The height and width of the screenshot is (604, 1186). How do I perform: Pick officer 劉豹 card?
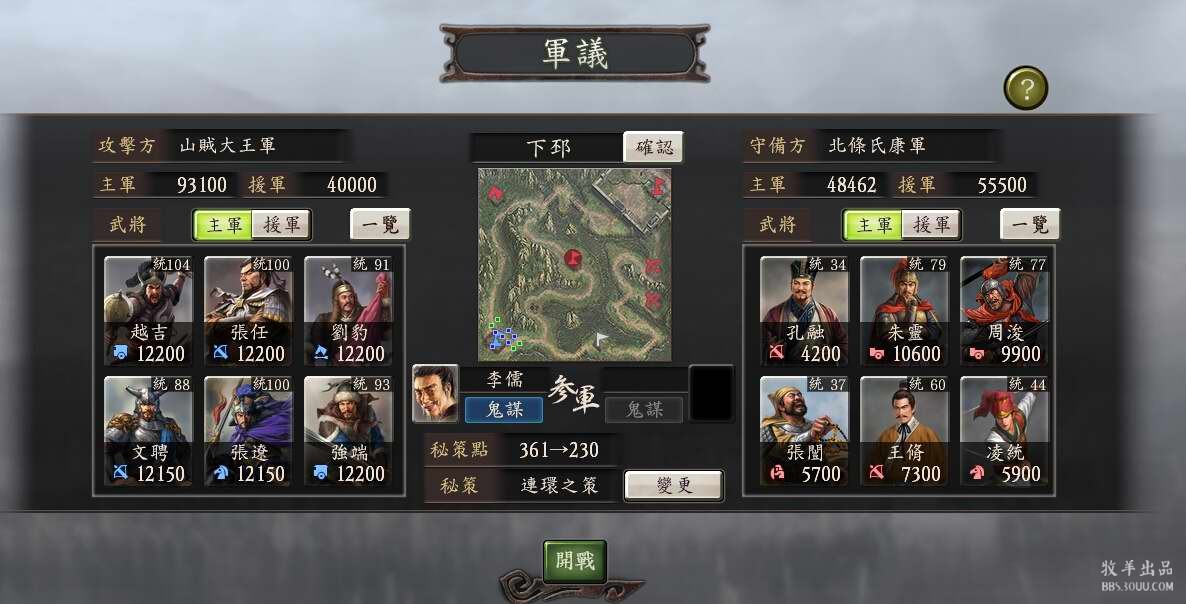349,311
